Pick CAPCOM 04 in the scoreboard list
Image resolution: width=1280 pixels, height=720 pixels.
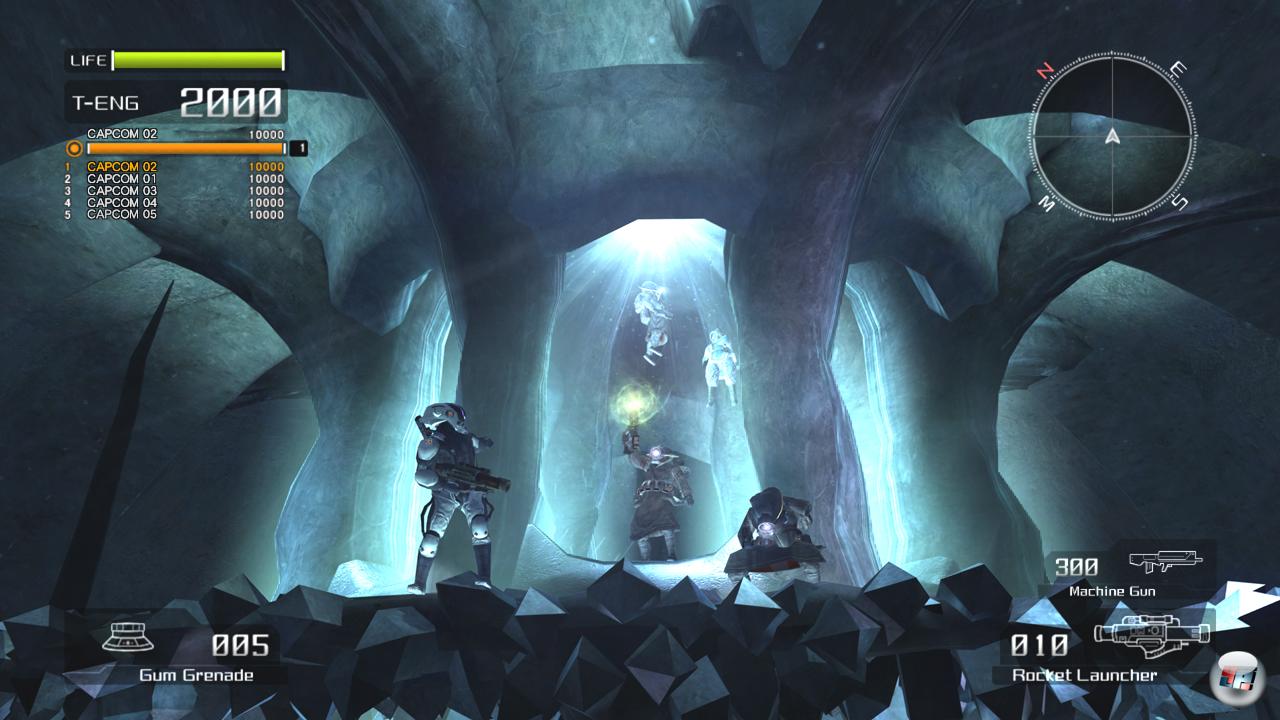pyautogui.click(x=122, y=203)
